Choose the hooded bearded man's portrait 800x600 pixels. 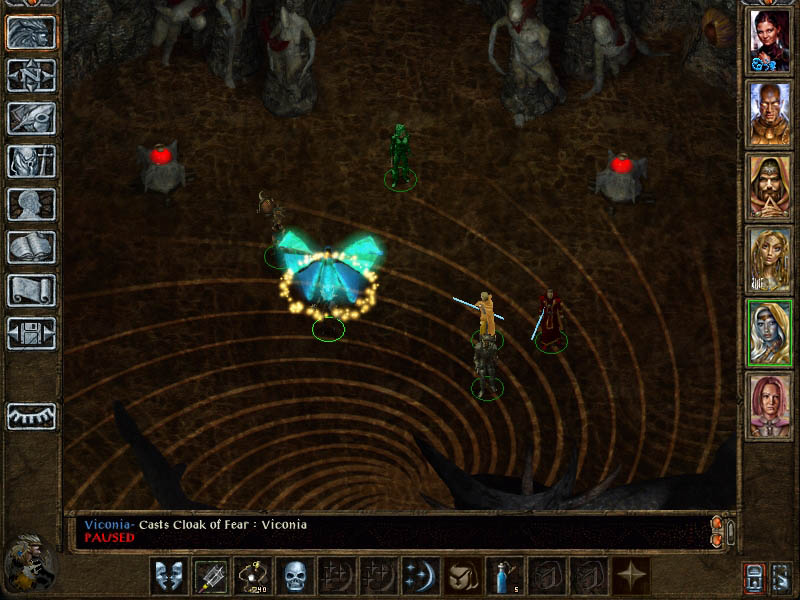click(x=770, y=188)
